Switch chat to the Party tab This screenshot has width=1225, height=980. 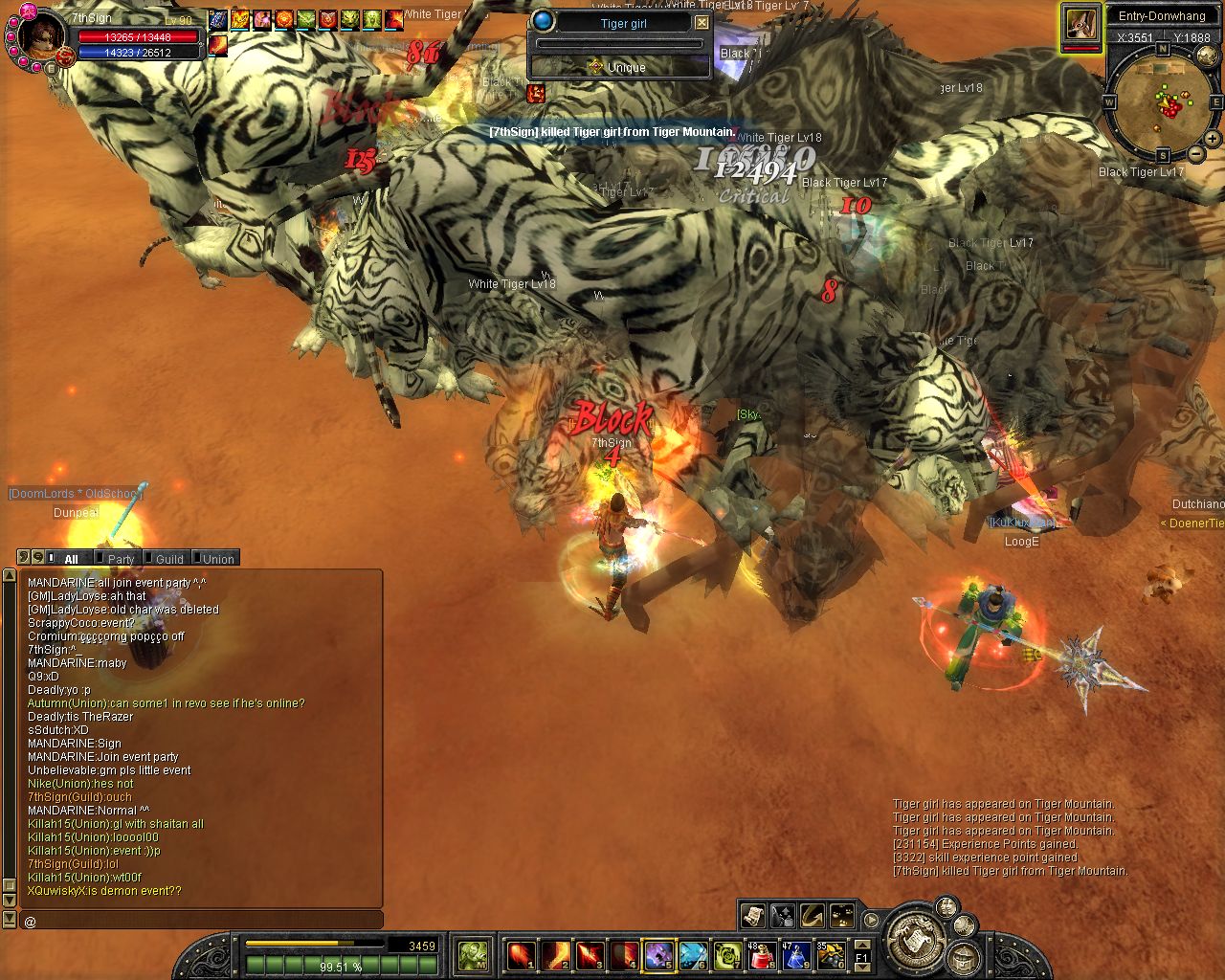(x=121, y=559)
